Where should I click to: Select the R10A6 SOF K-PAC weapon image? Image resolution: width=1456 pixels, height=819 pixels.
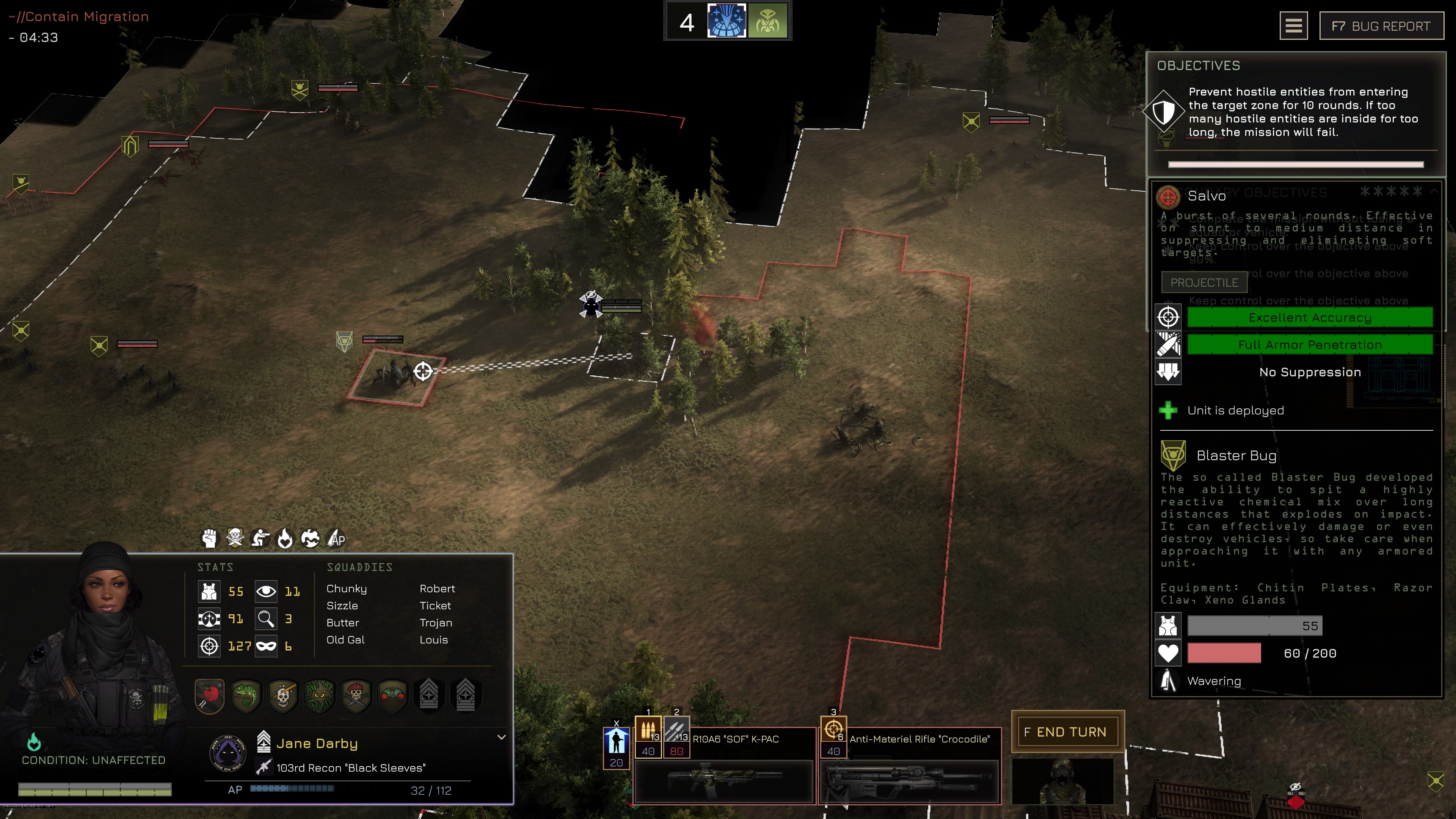(723, 781)
